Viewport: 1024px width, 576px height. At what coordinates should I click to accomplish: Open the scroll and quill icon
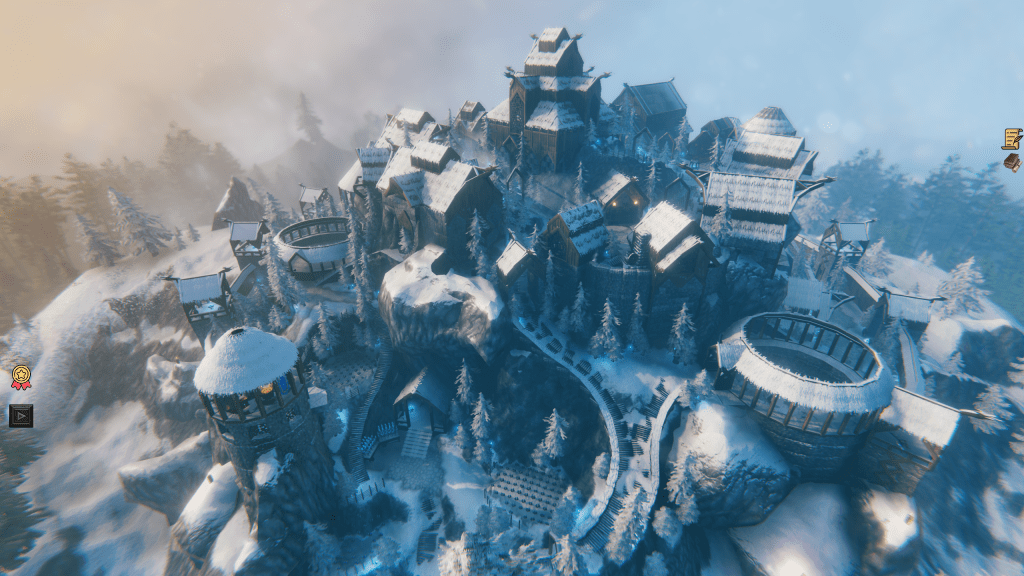coord(1012,138)
